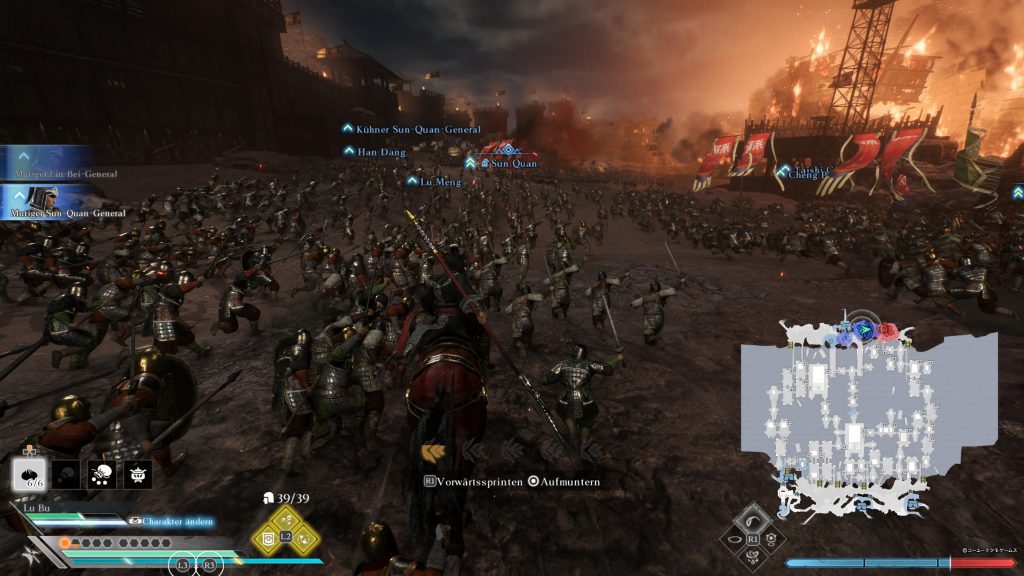Select the horn icon in the skill wheel
This screenshot has width=1024, height=576.
[752, 519]
